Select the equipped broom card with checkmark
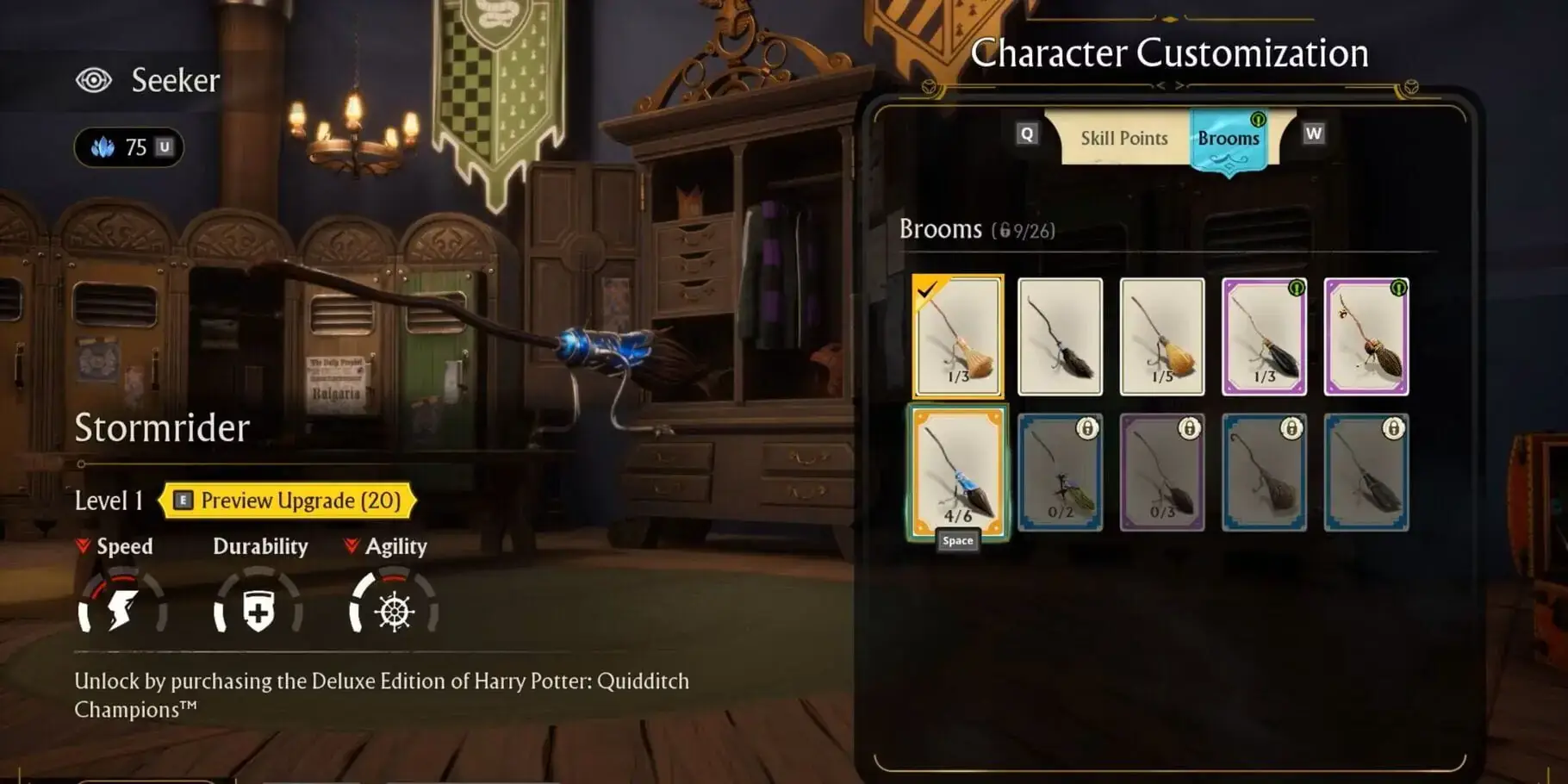Viewport: 1568px width, 784px height. click(958, 336)
